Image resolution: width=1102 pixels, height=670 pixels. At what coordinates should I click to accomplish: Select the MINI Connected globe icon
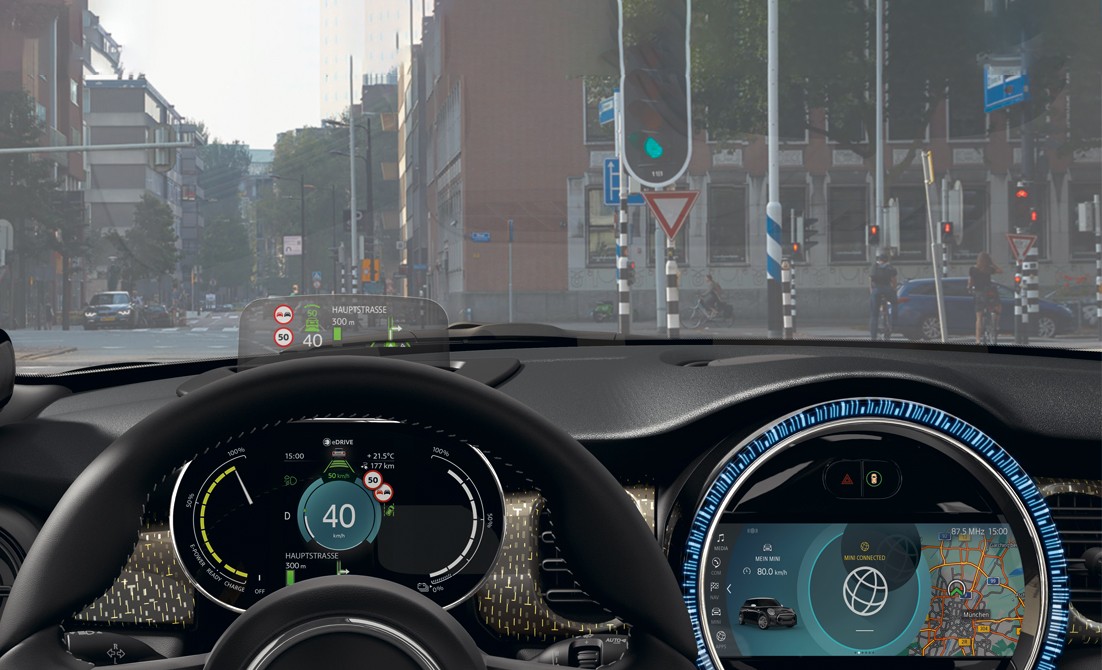865,591
